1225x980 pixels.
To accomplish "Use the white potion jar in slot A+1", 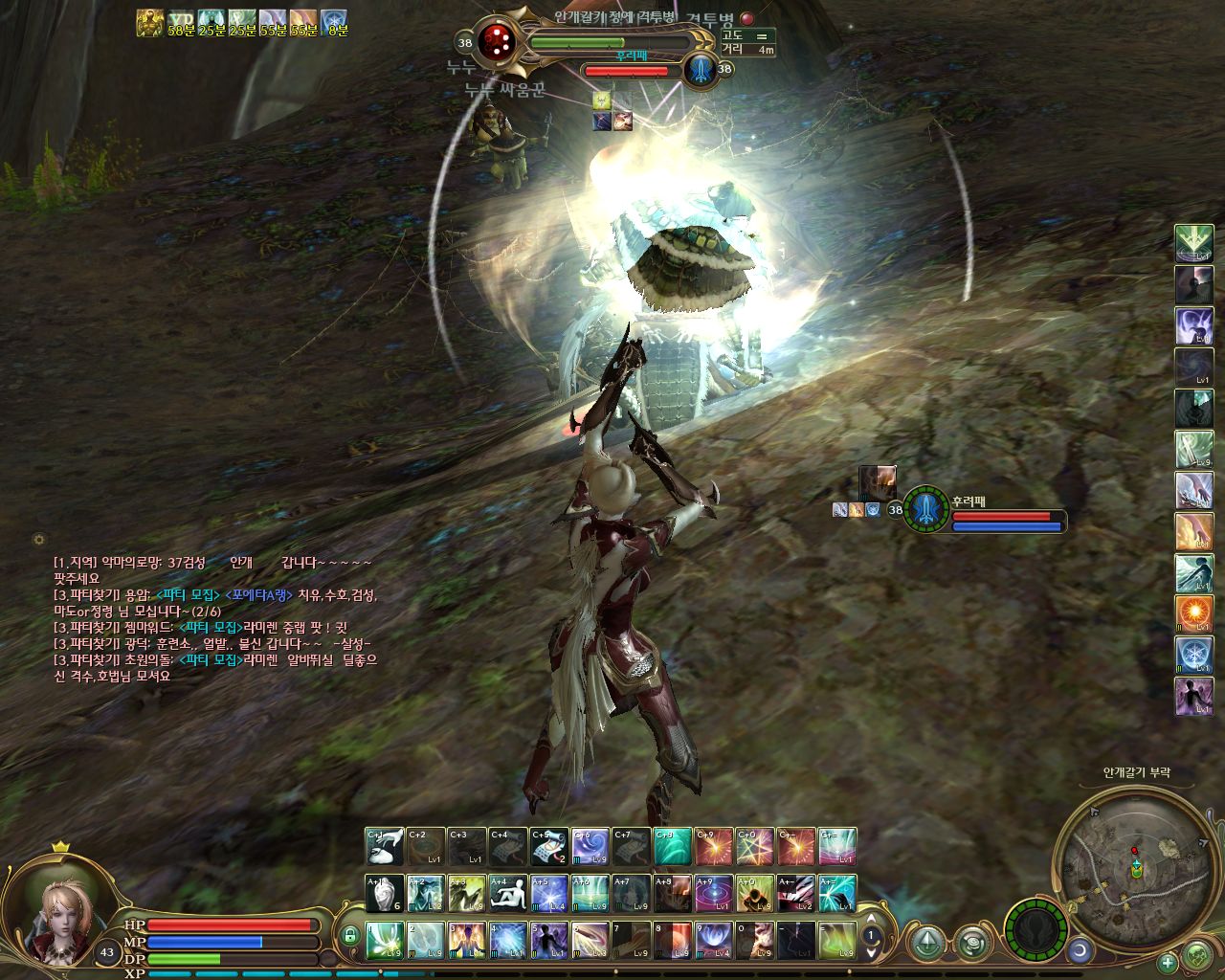I will pos(385,893).
